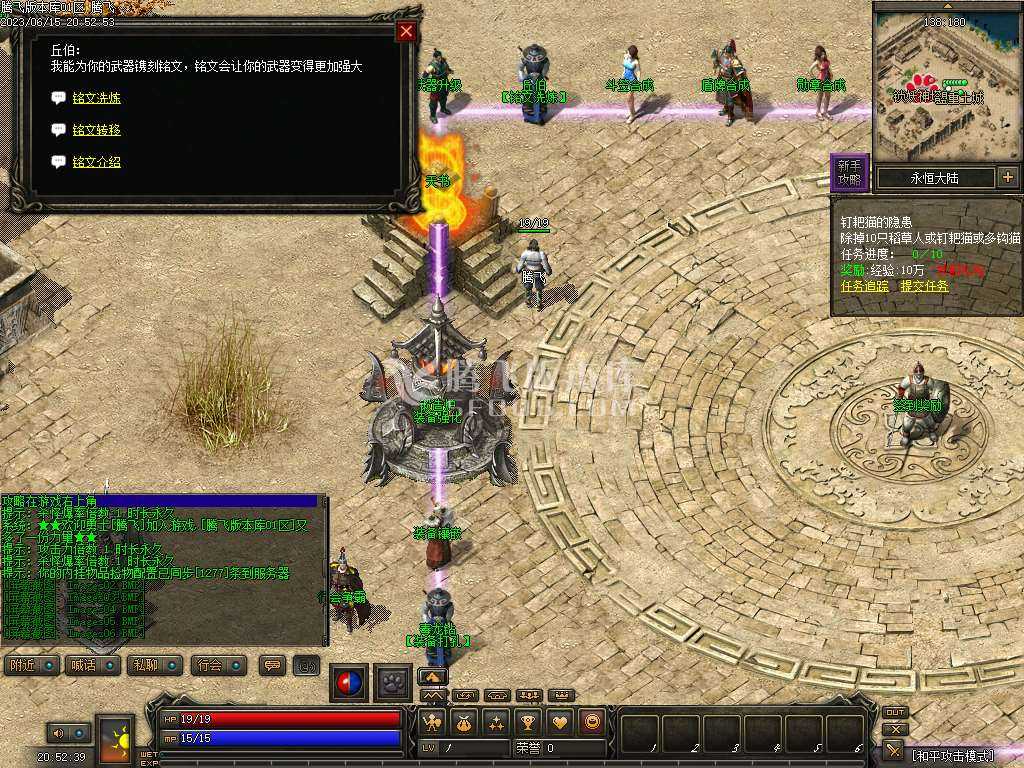Click the plus button beside 永恒大陆

[1007, 178]
